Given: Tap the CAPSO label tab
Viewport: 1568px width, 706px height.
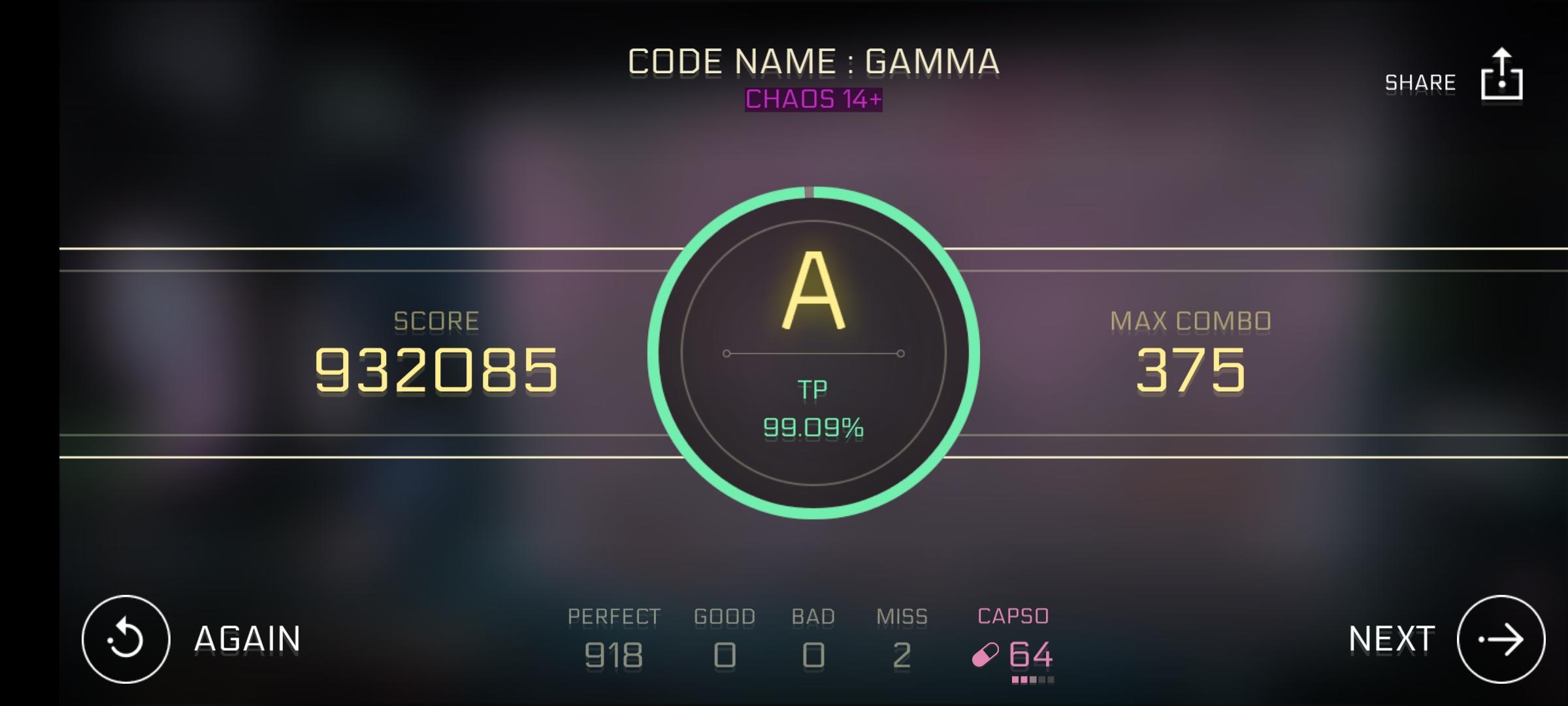Looking at the screenshot, I should [x=1014, y=614].
